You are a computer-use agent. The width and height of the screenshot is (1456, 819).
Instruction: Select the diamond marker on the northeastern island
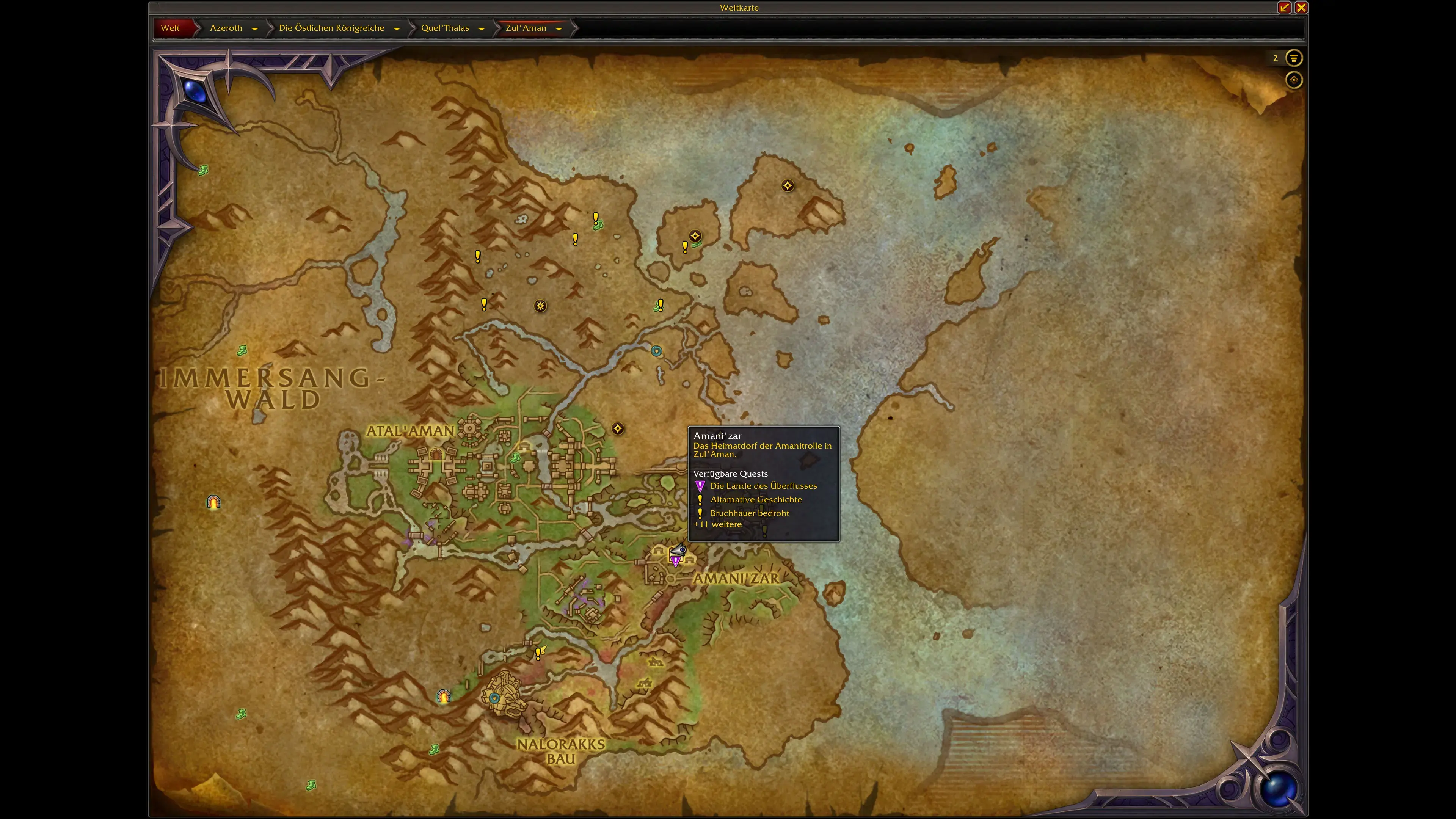tap(788, 186)
